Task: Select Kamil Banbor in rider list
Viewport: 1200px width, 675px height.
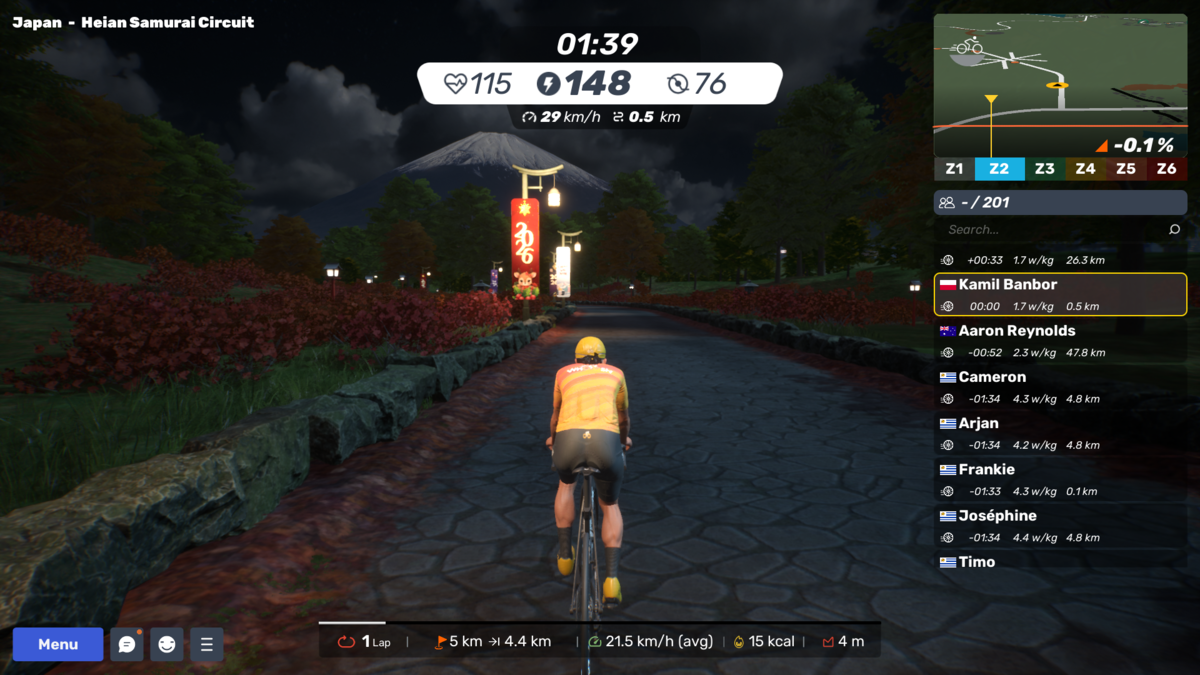Action: coord(1060,295)
